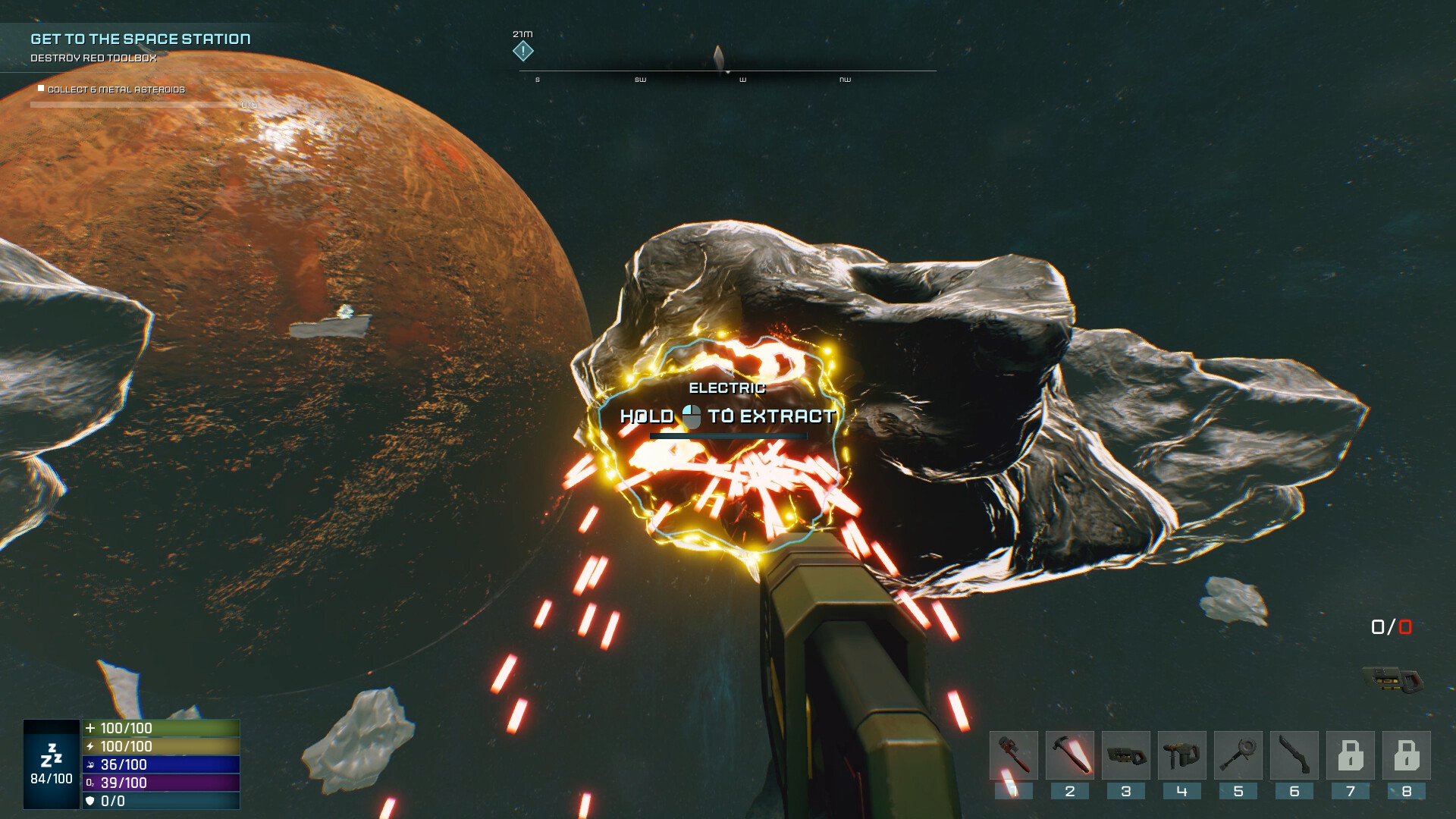Viewport: 1456px width, 819px height.
Task: Choose the power drill hotbar slot
Action: pos(1182,755)
